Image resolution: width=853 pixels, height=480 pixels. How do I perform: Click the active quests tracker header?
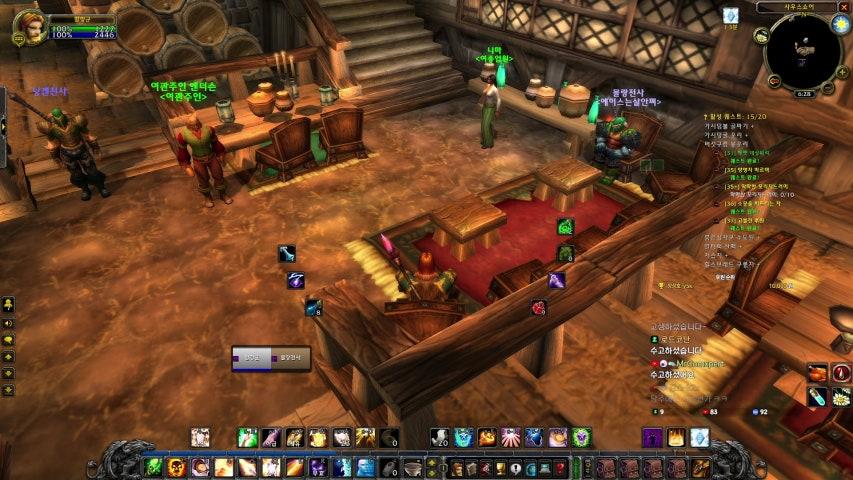point(737,117)
